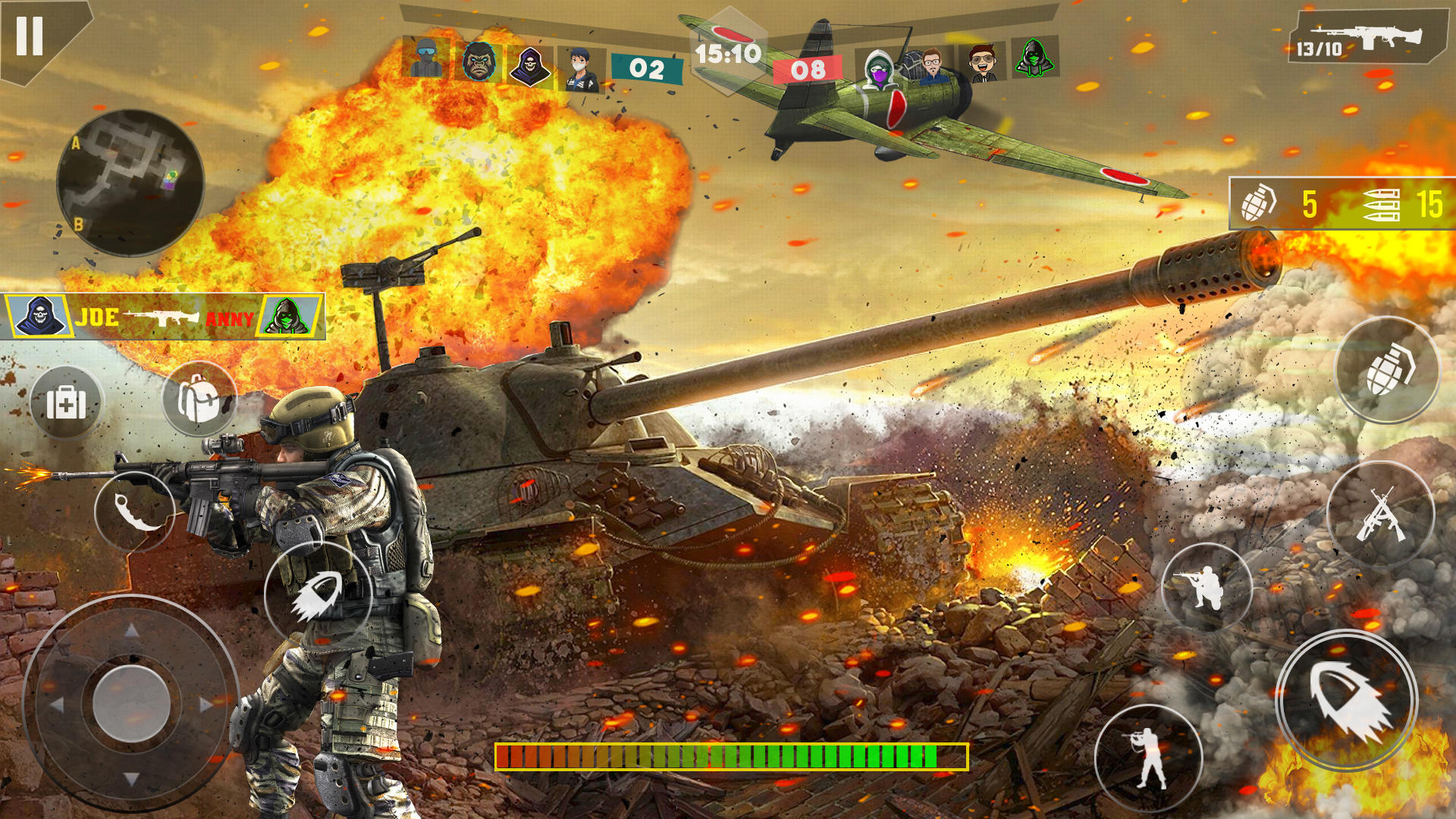Open the backpack inventory
This screenshot has width=1456, height=819.
199,400
